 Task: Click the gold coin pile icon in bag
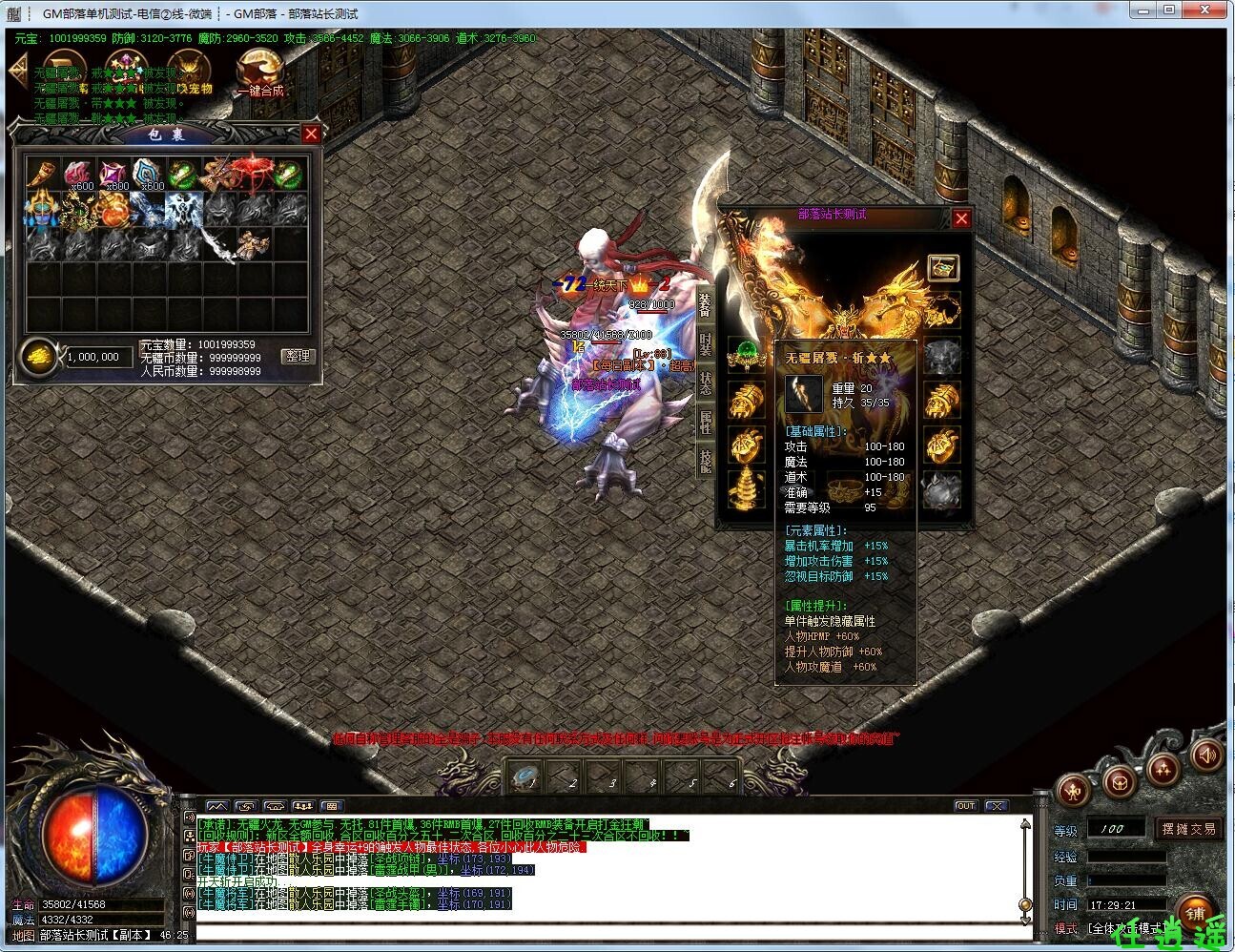coord(38,356)
